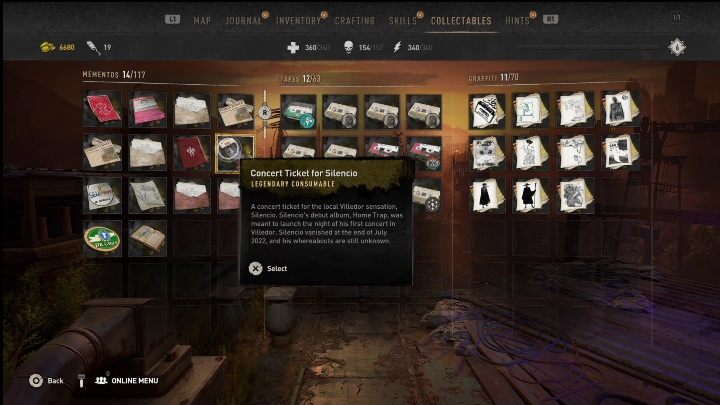This screenshot has width=720, height=405.
Task: Go back from the collectables screen
Action: pyautogui.click(x=46, y=380)
